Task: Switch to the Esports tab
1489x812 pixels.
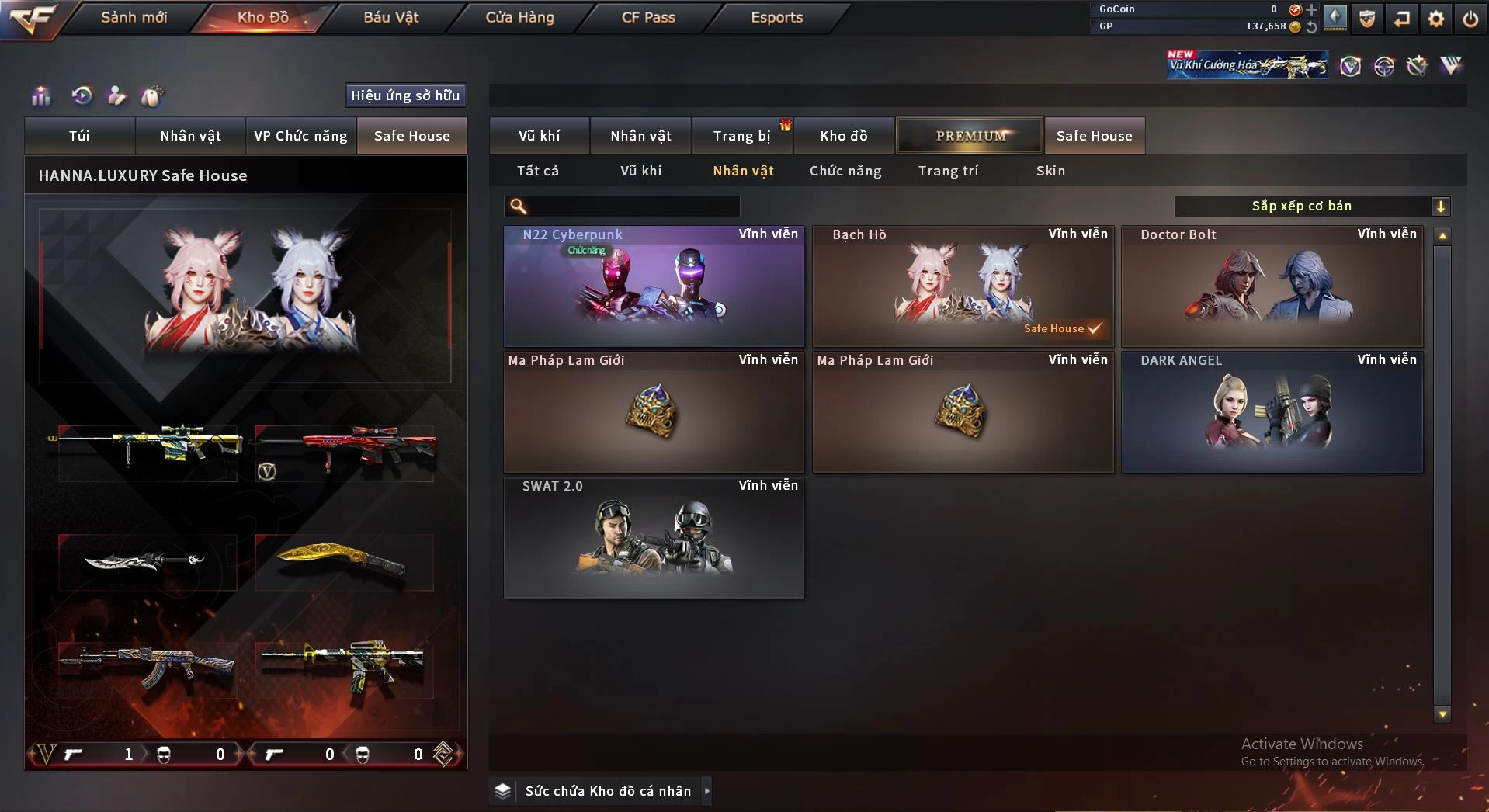Action: [776, 17]
